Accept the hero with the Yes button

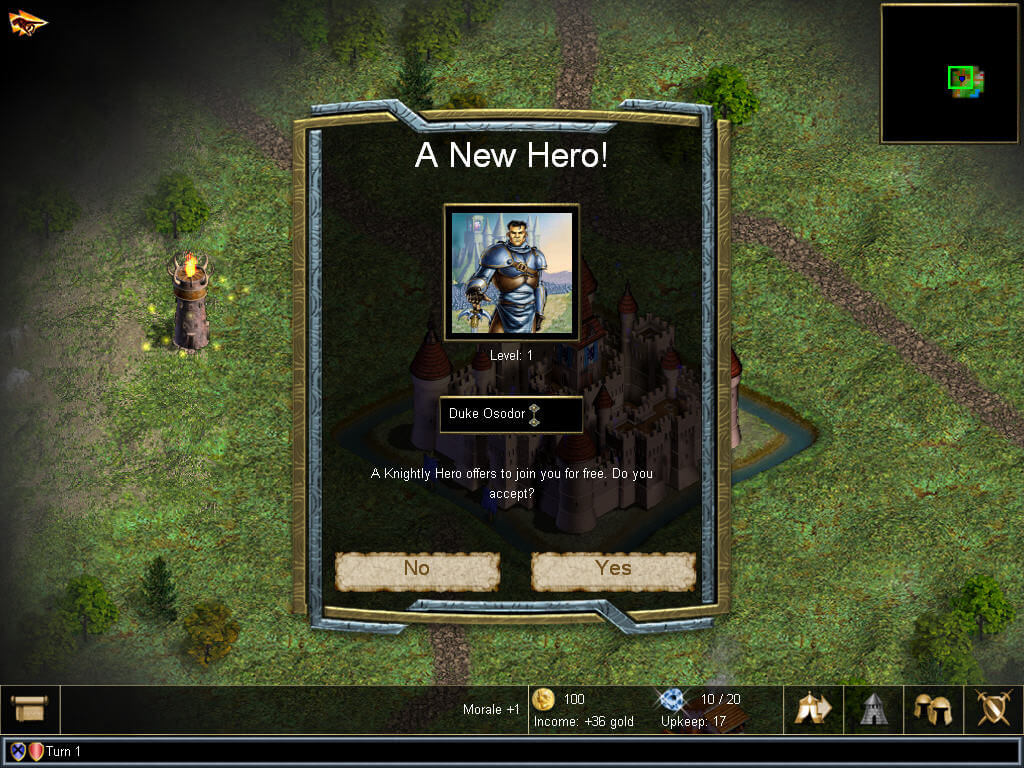613,570
